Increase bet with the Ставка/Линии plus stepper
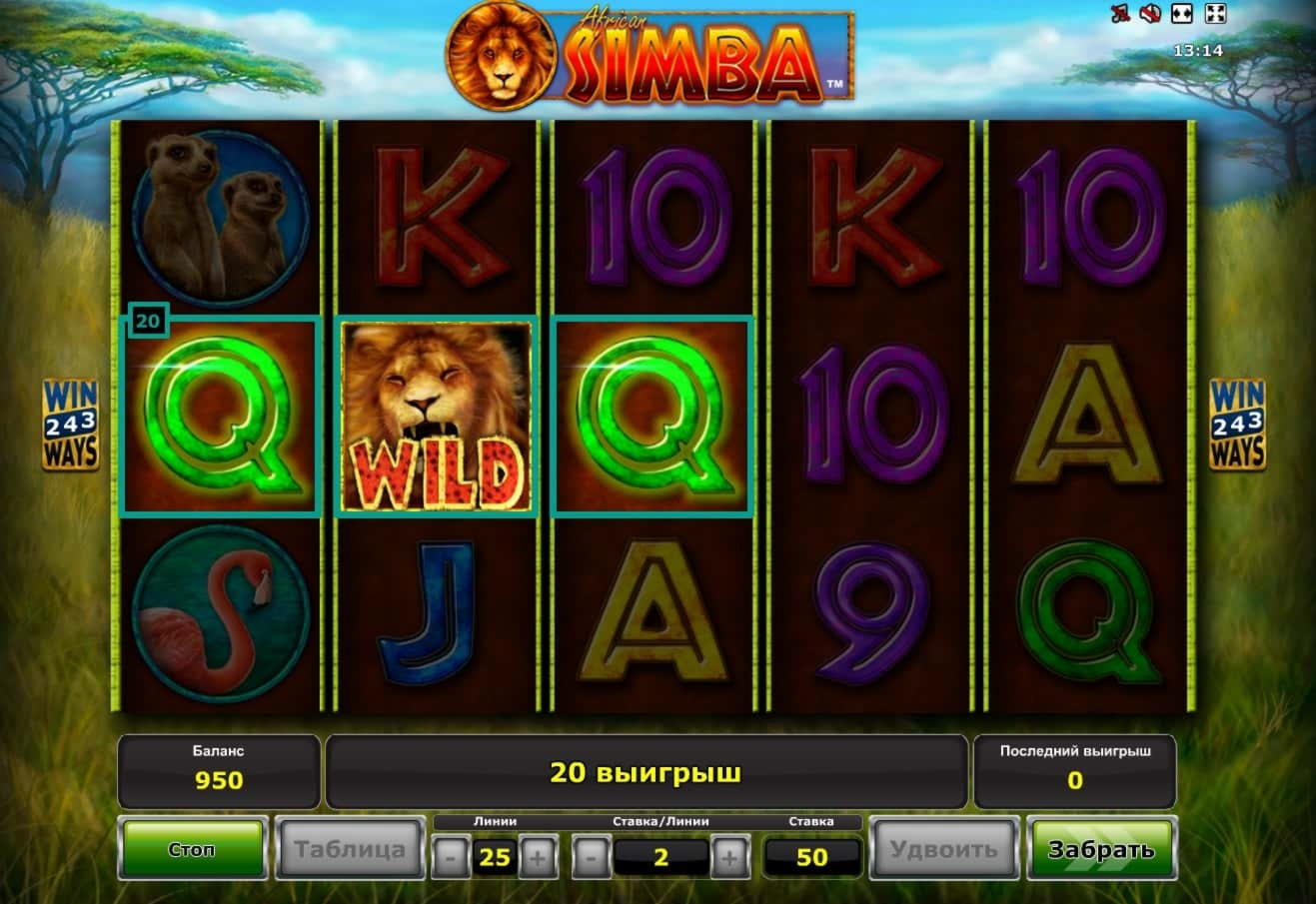1316x904 pixels. 730,855
